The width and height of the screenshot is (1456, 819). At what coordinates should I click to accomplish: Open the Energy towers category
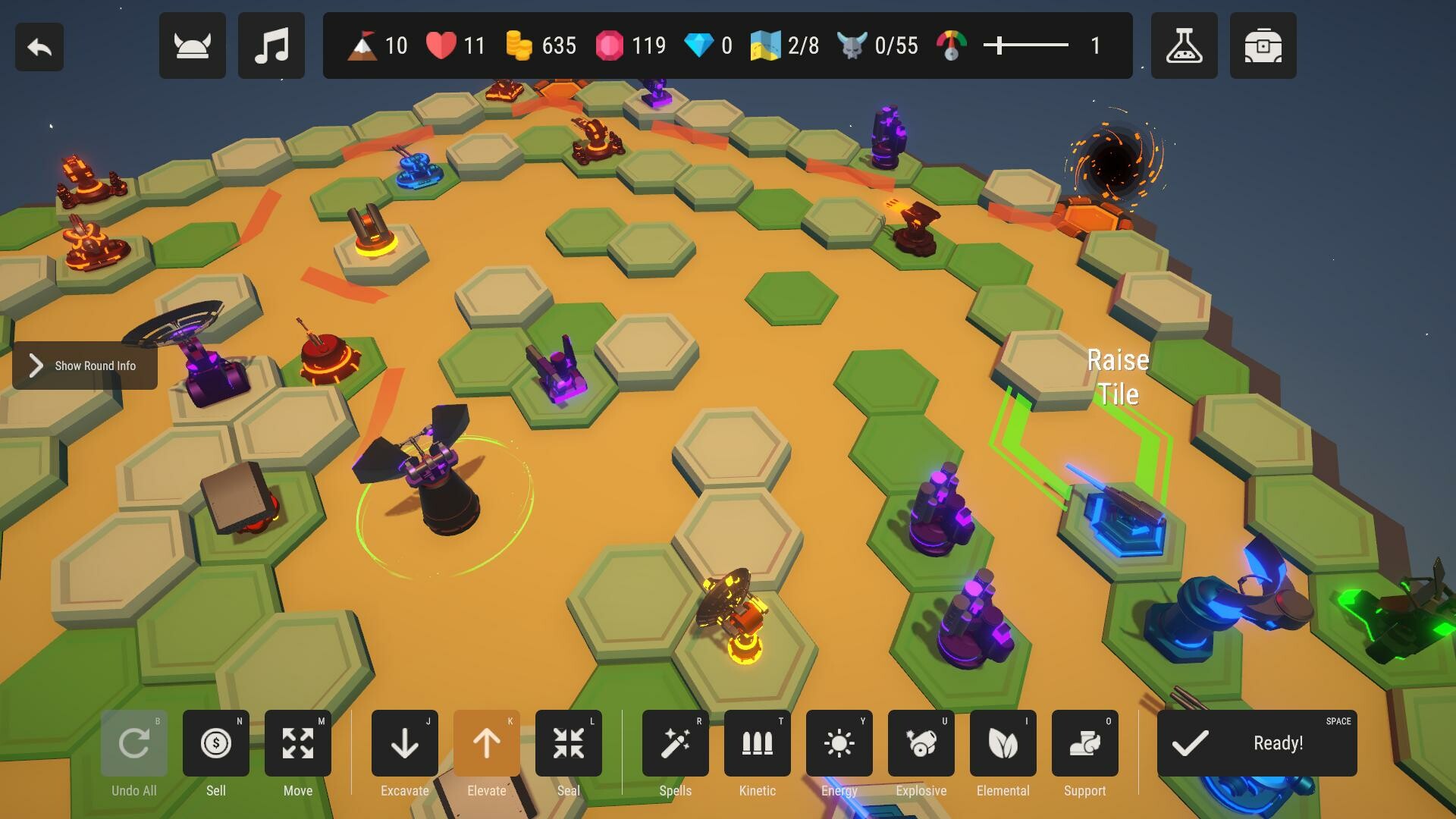pyautogui.click(x=839, y=743)
